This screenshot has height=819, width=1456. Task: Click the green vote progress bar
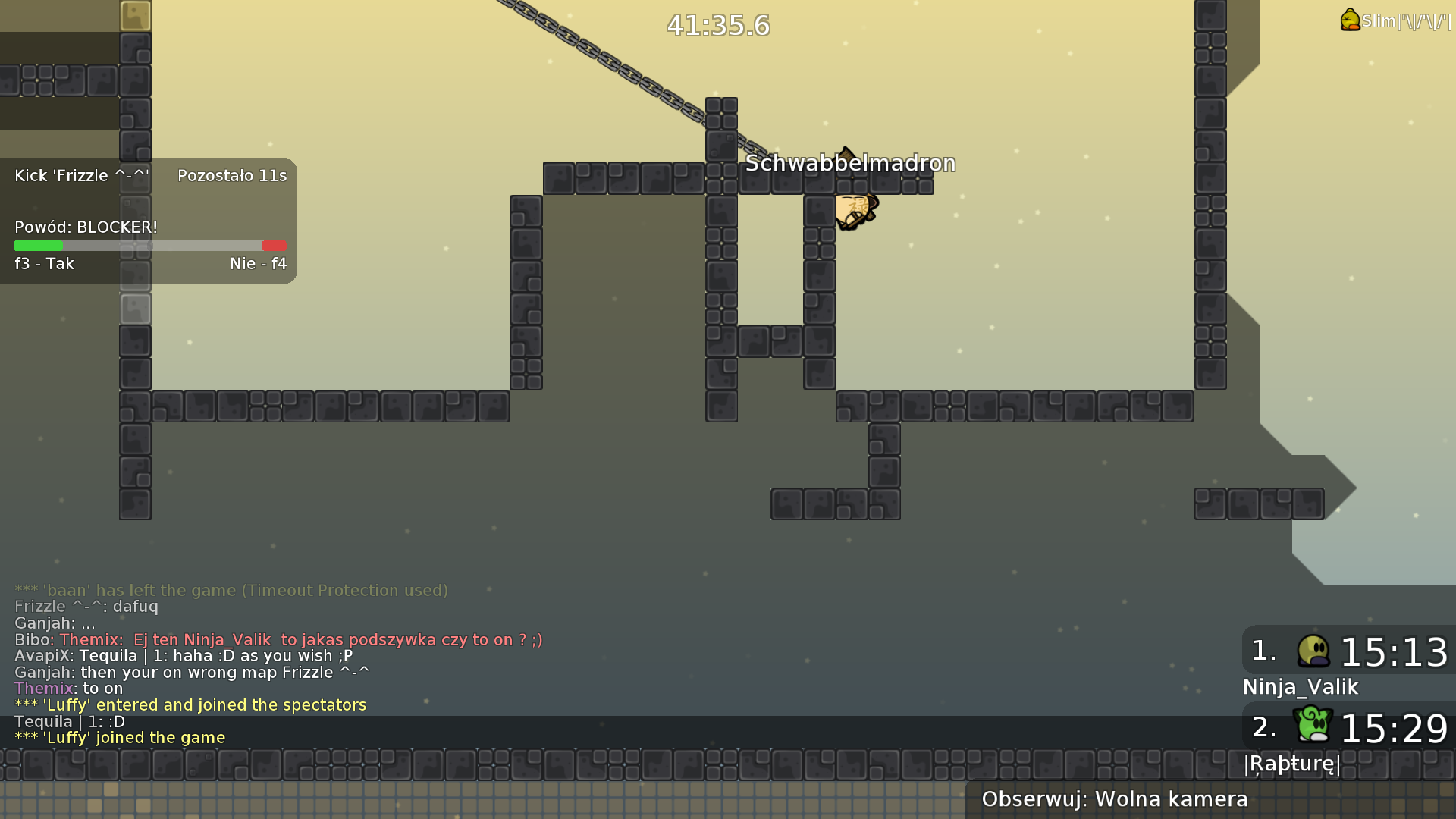38,246
